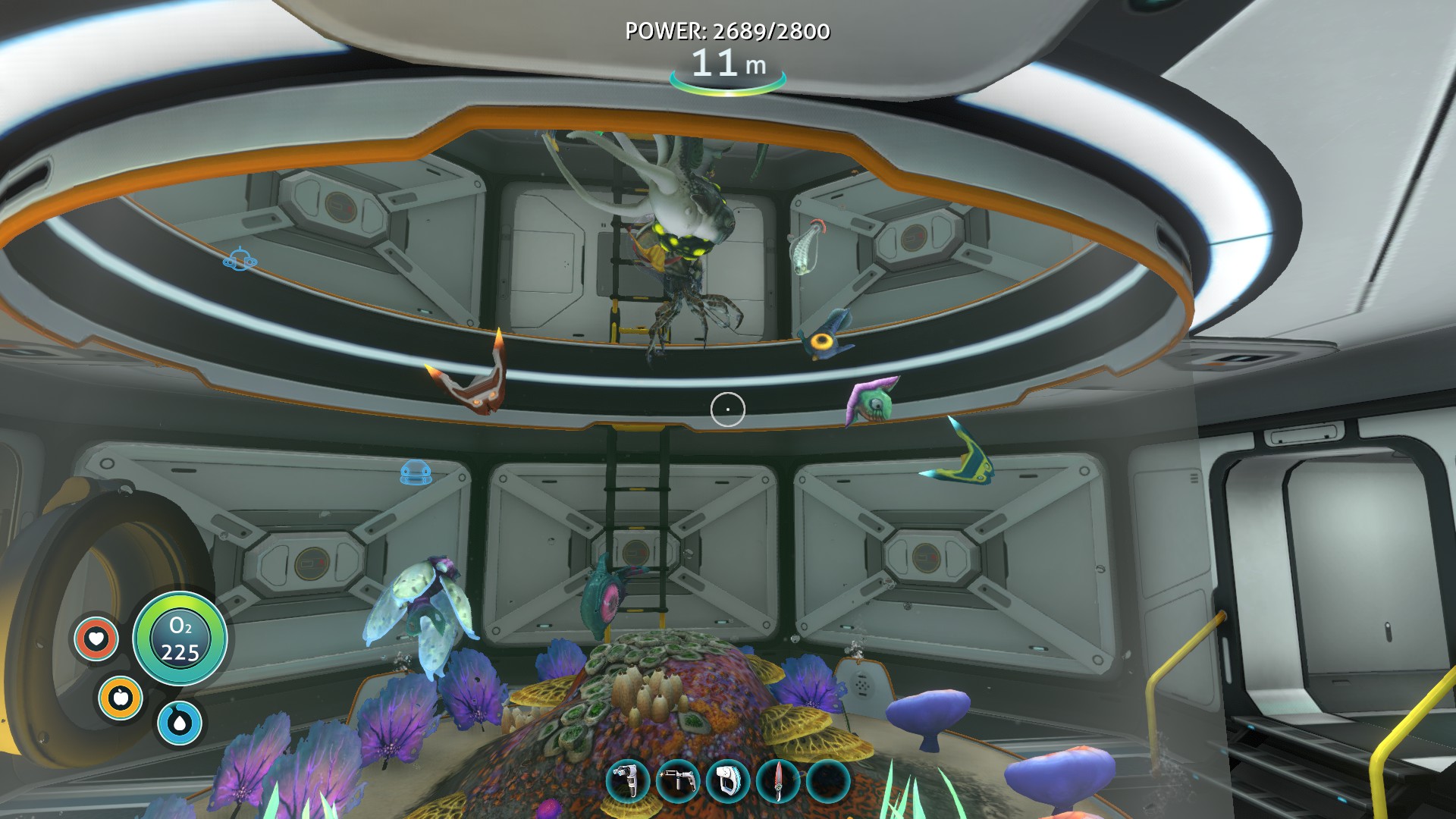Select the empty quick slot
1456x819 pixels.
click(828, 781)
